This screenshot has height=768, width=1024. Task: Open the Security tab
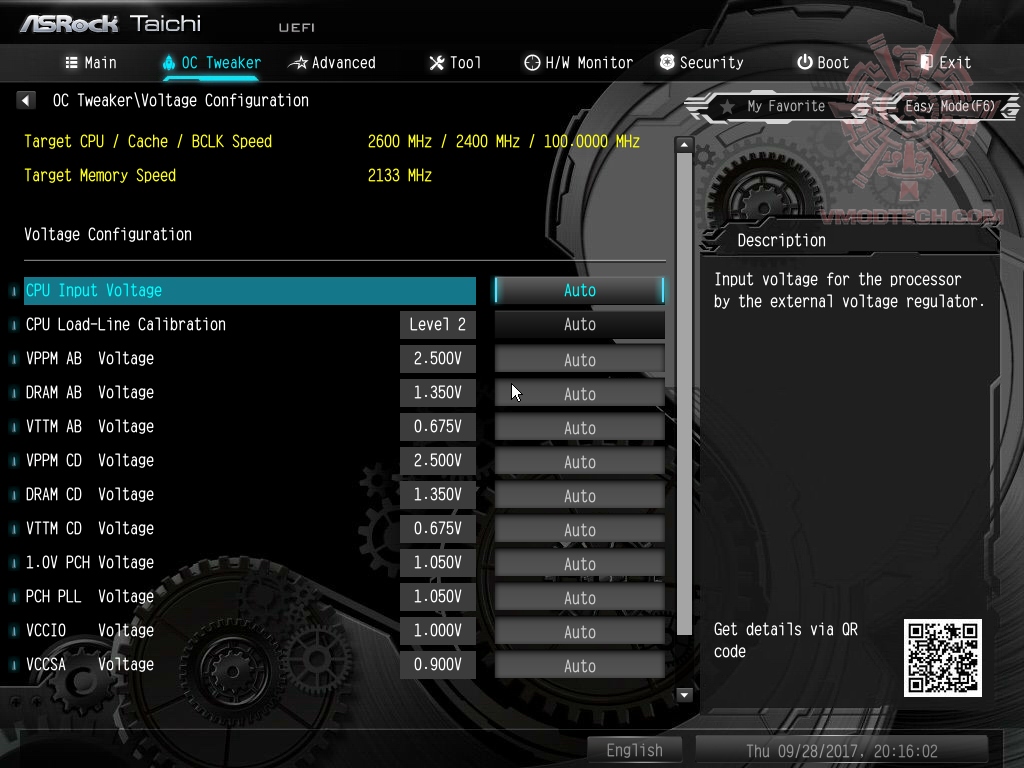pos(701,63)
